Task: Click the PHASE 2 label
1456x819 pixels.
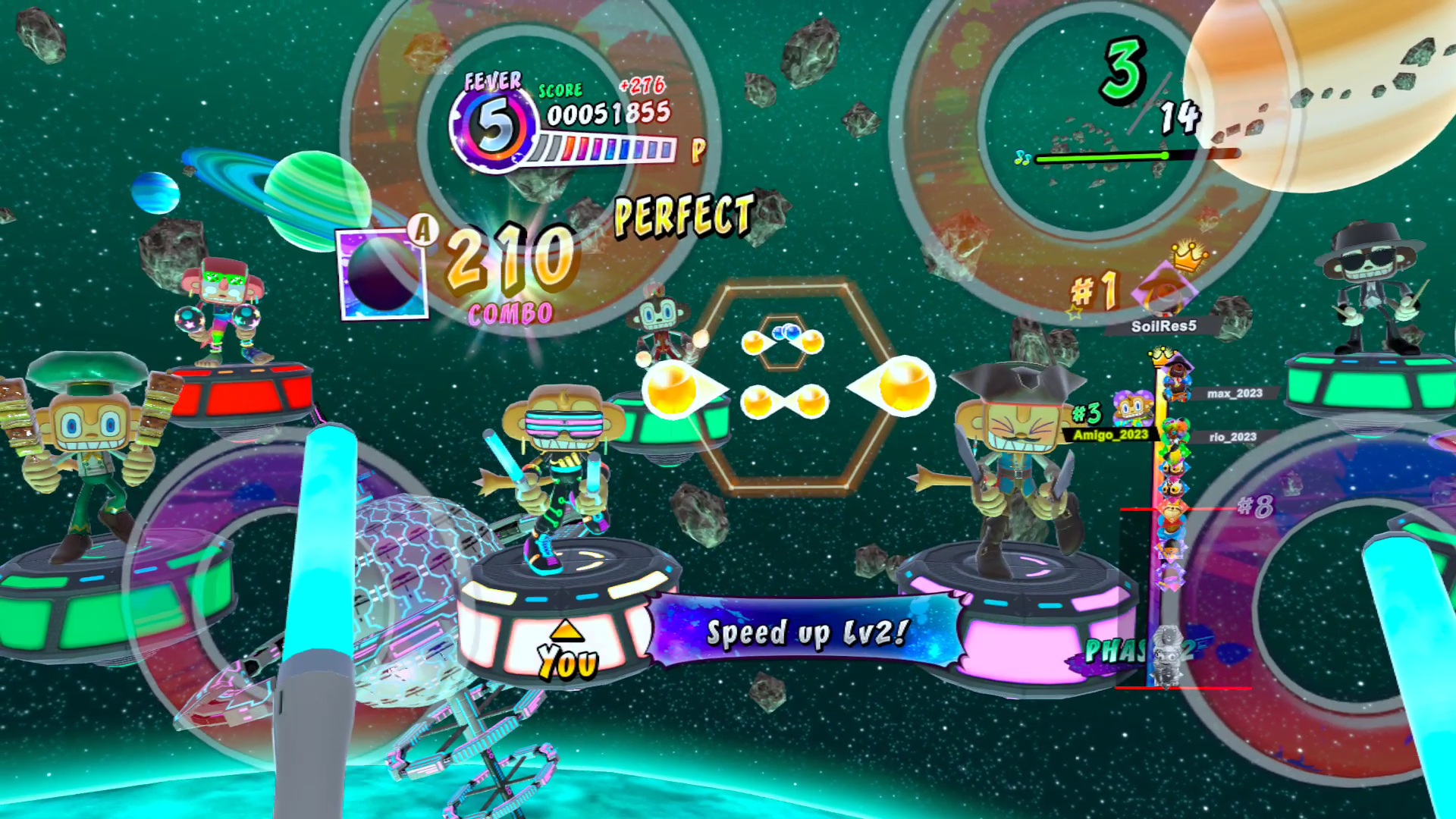Action: click(1139, 651)
